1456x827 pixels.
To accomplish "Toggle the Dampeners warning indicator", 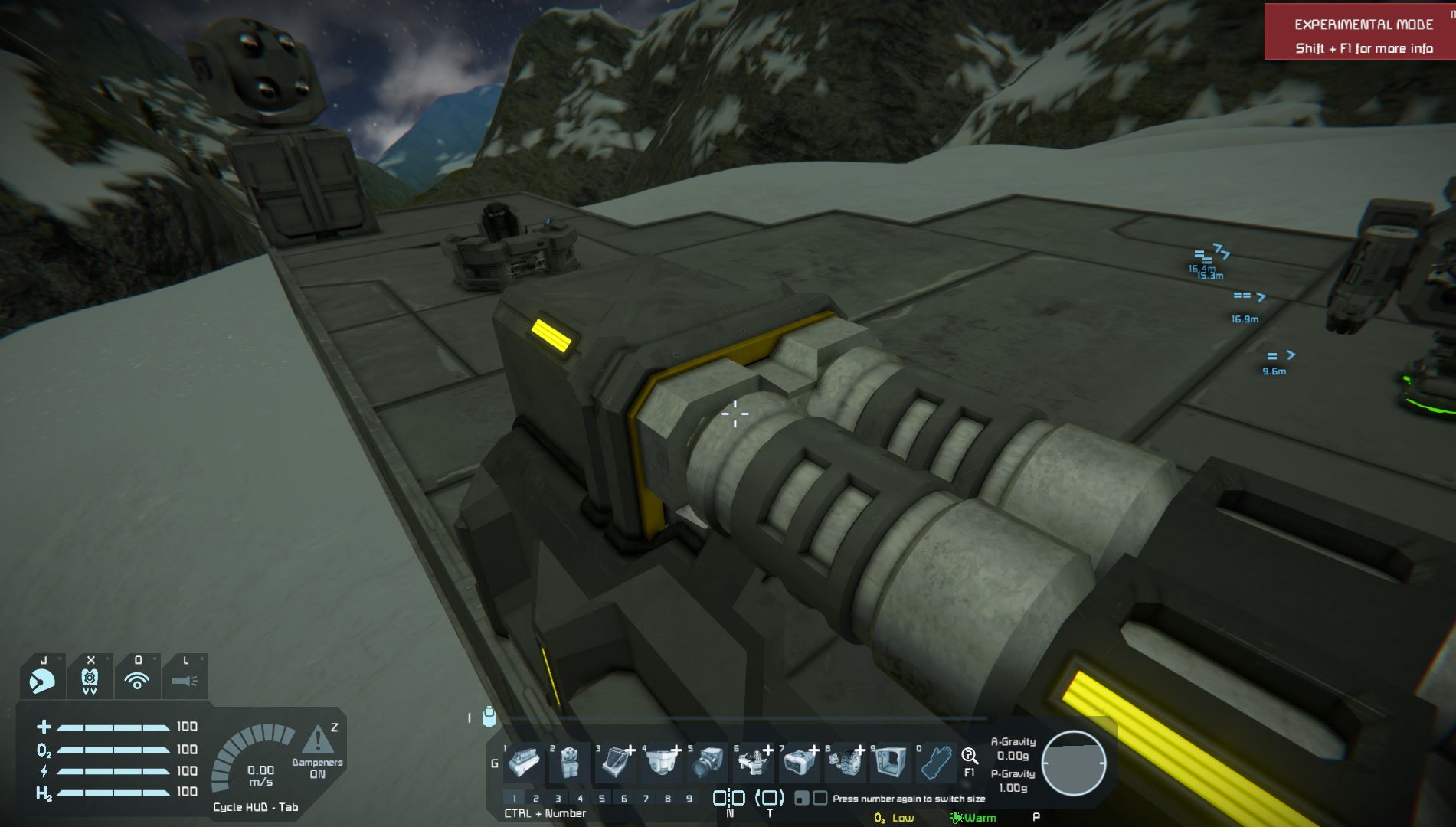I will (318, 741).
